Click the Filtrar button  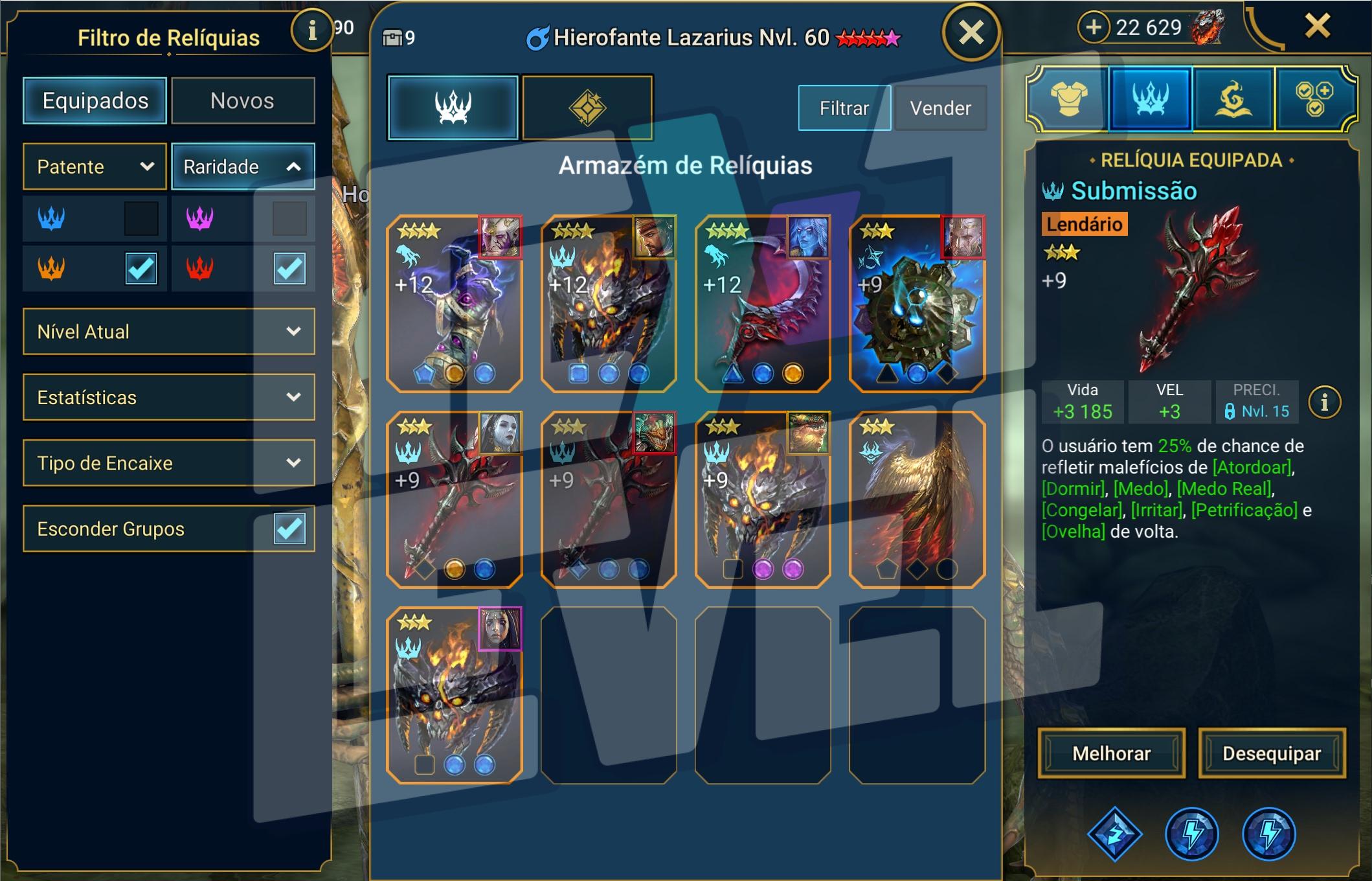coord(844,108)
